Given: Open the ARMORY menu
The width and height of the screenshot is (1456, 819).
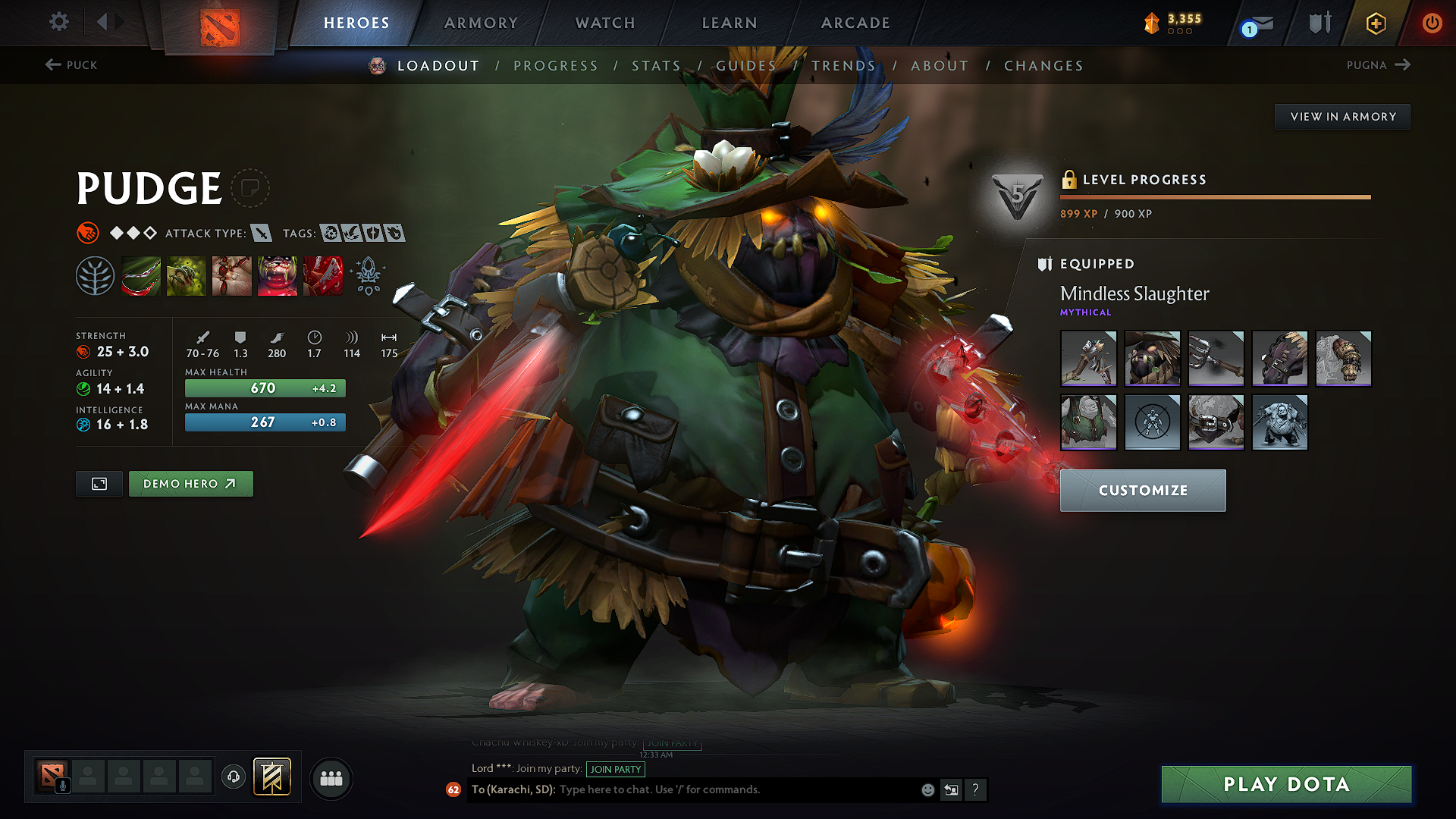Looking at the screenshot, I should (481, 23).
